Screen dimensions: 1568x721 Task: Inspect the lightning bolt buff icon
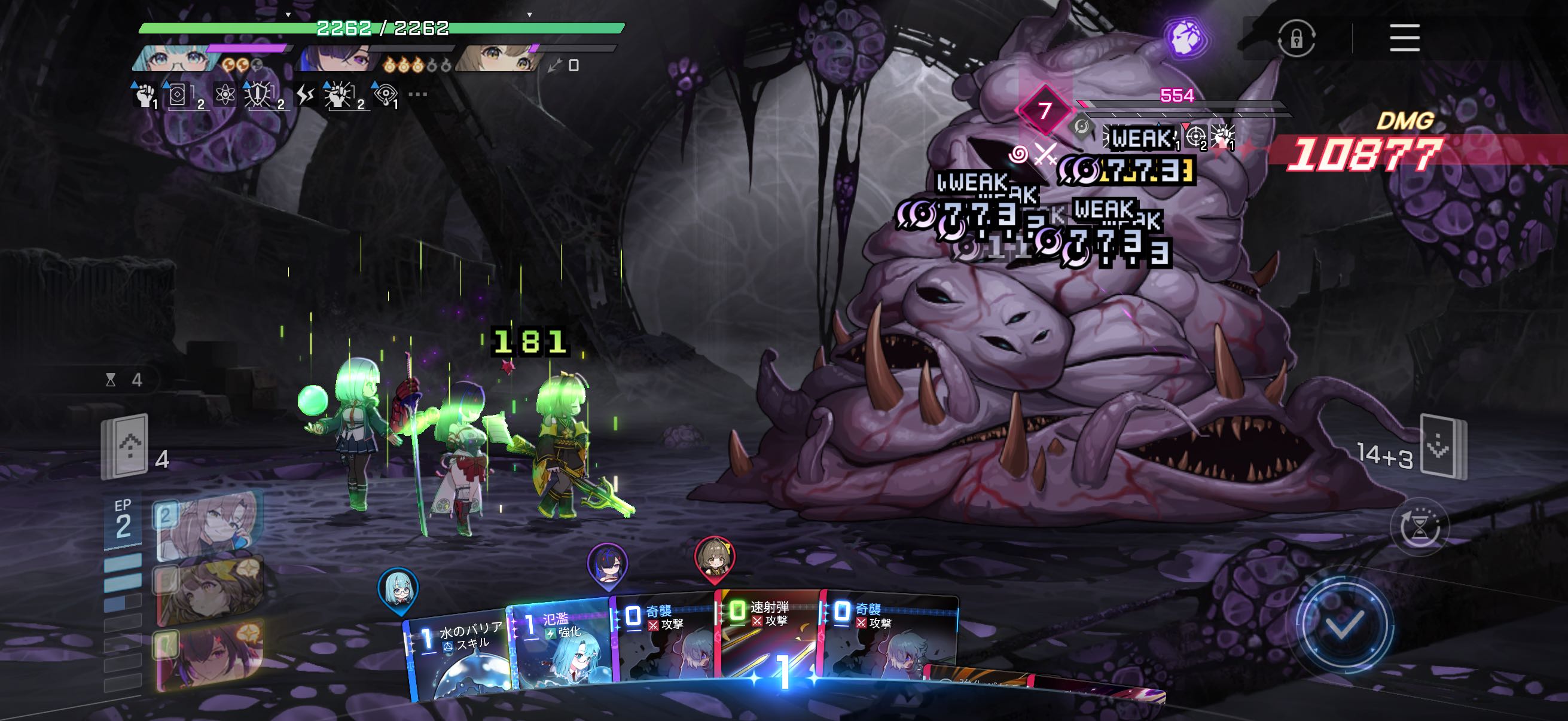click(304, 95)
